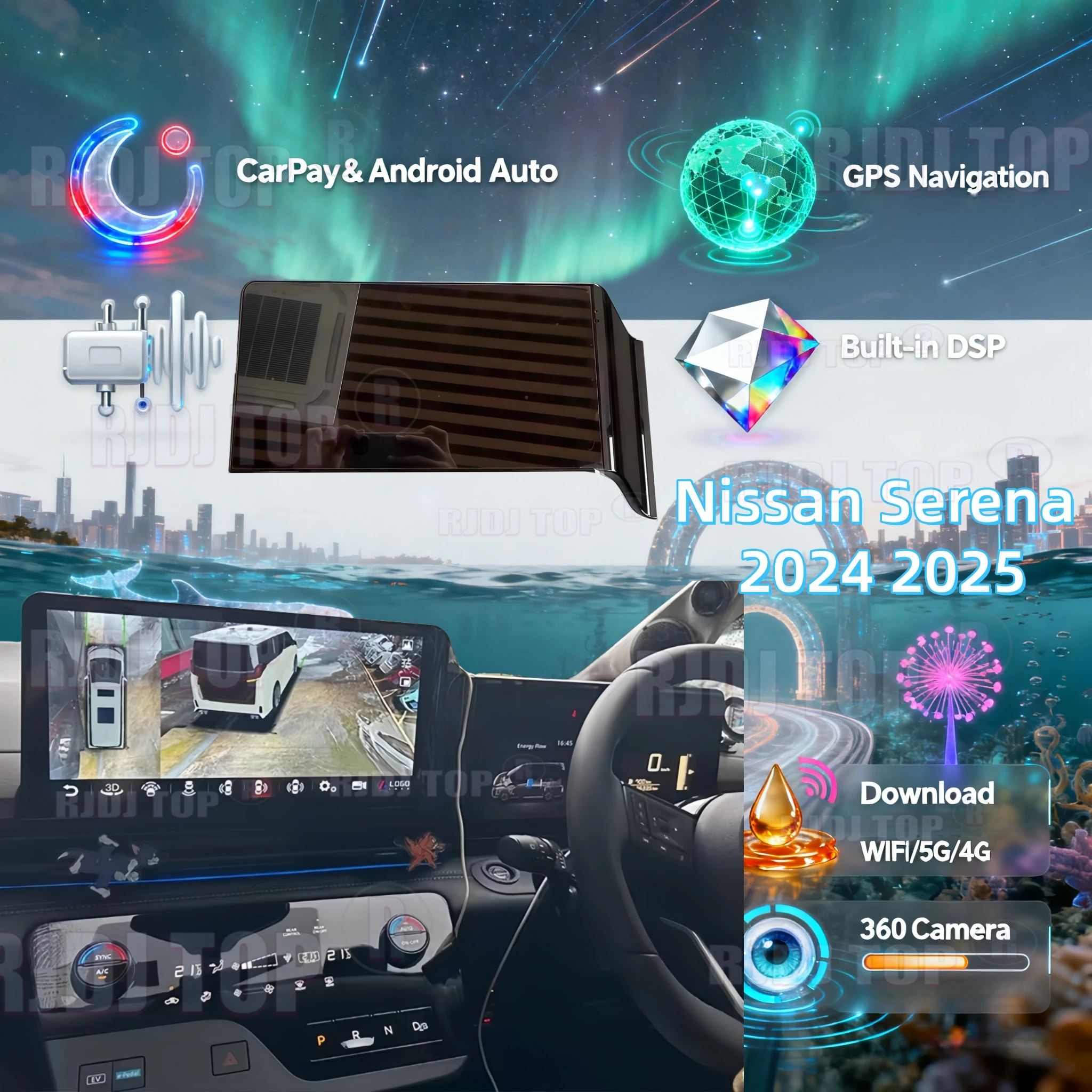Tap the back arrow on the 360 camera toolbar
The image size is (1092, 1092).
click(70, 789)
